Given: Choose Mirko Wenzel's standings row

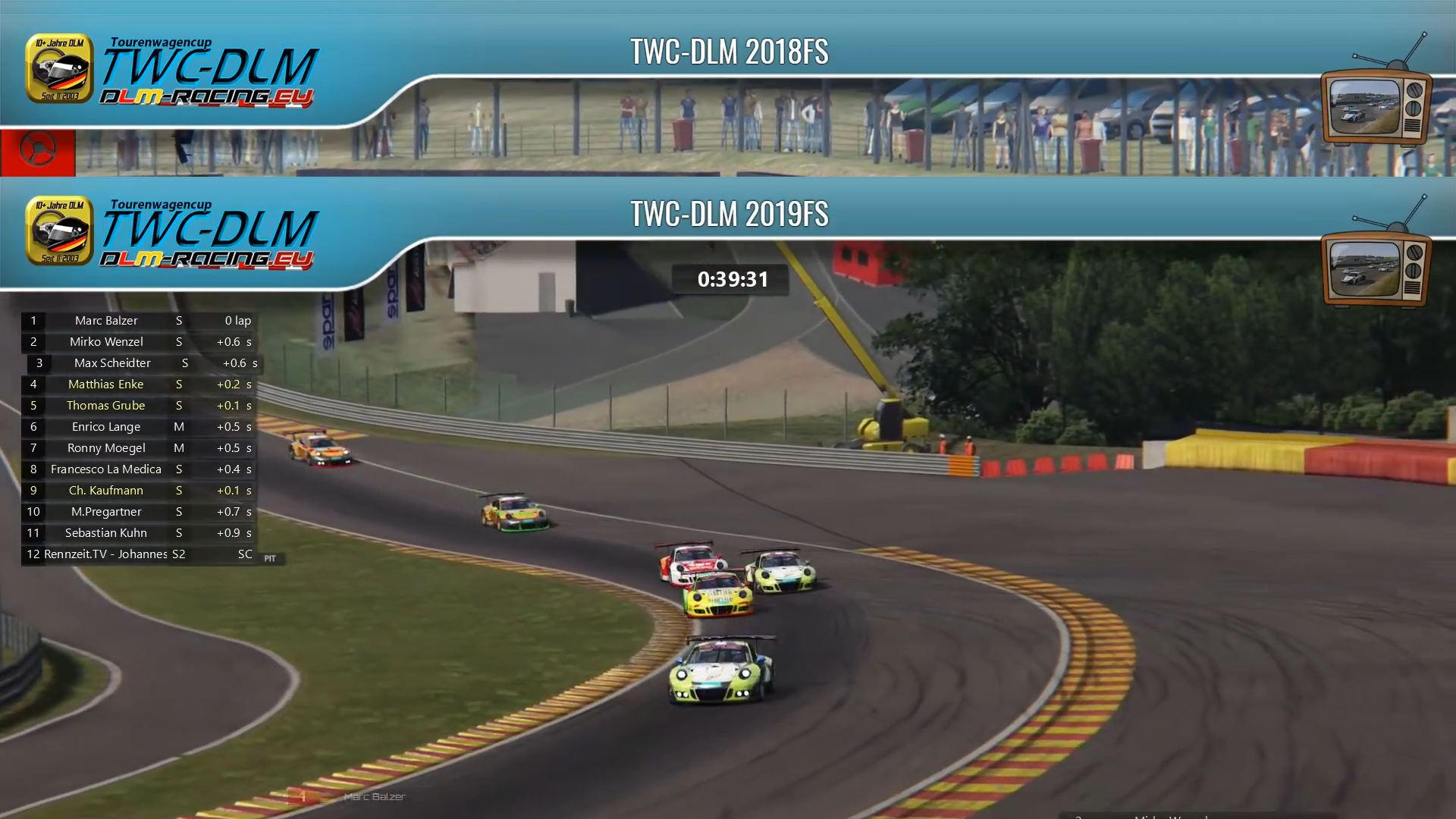Looking at the screenshot, I should point(106,342).
